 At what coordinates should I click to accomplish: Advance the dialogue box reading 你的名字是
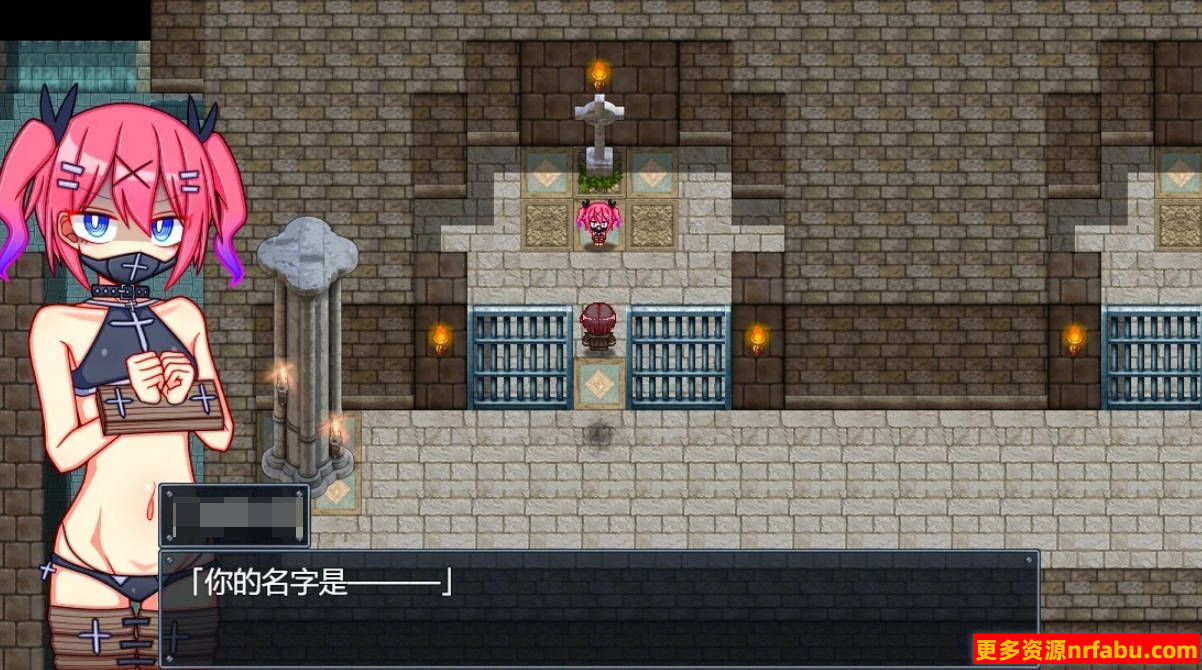coord(598,607)
